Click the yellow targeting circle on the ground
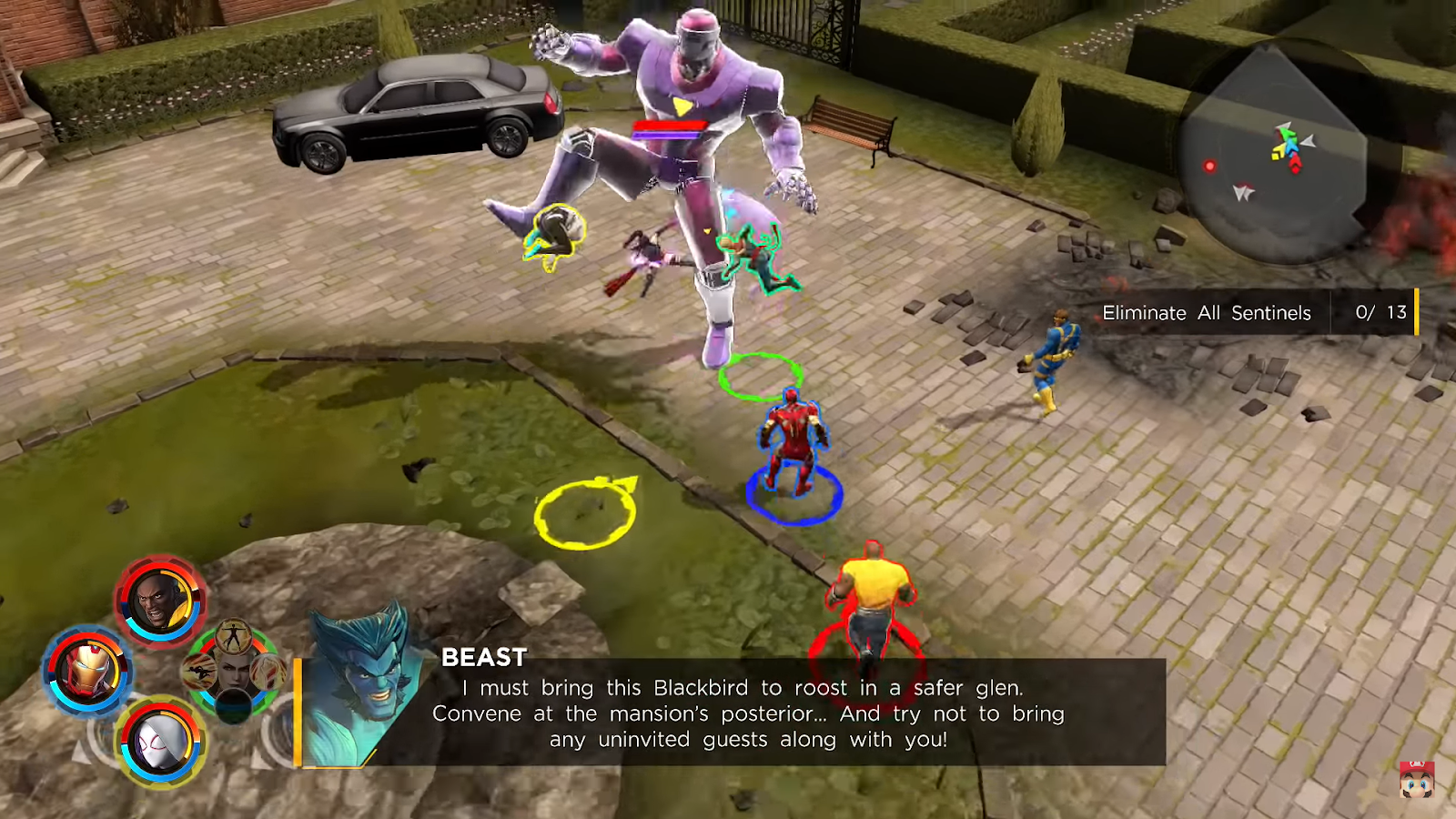Viewport: 1456px width, 819px height. [x=582, y=516]
